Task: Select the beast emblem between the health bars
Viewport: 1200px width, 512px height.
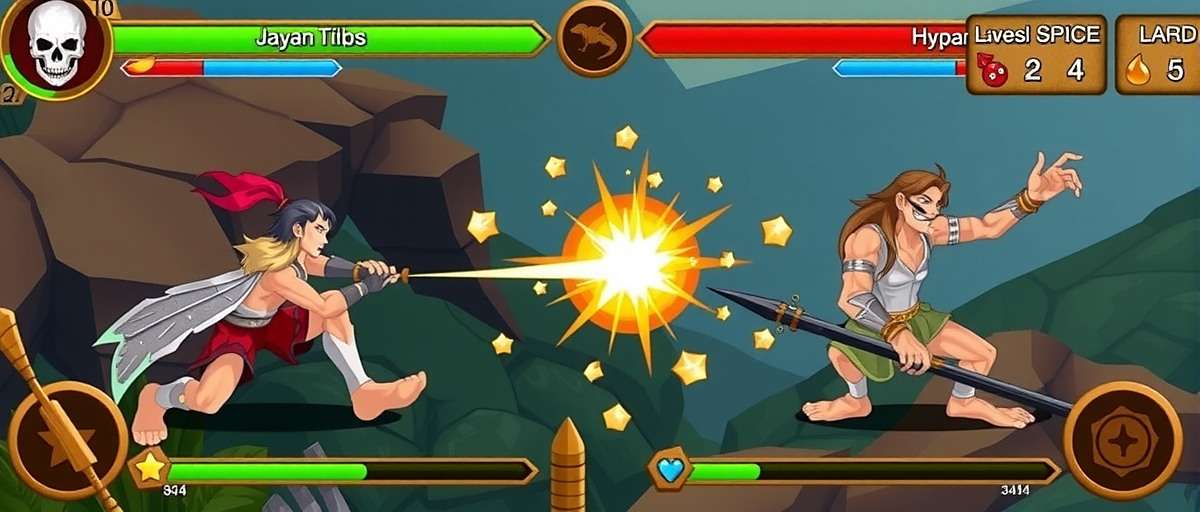Action: [x=594, y=39]
